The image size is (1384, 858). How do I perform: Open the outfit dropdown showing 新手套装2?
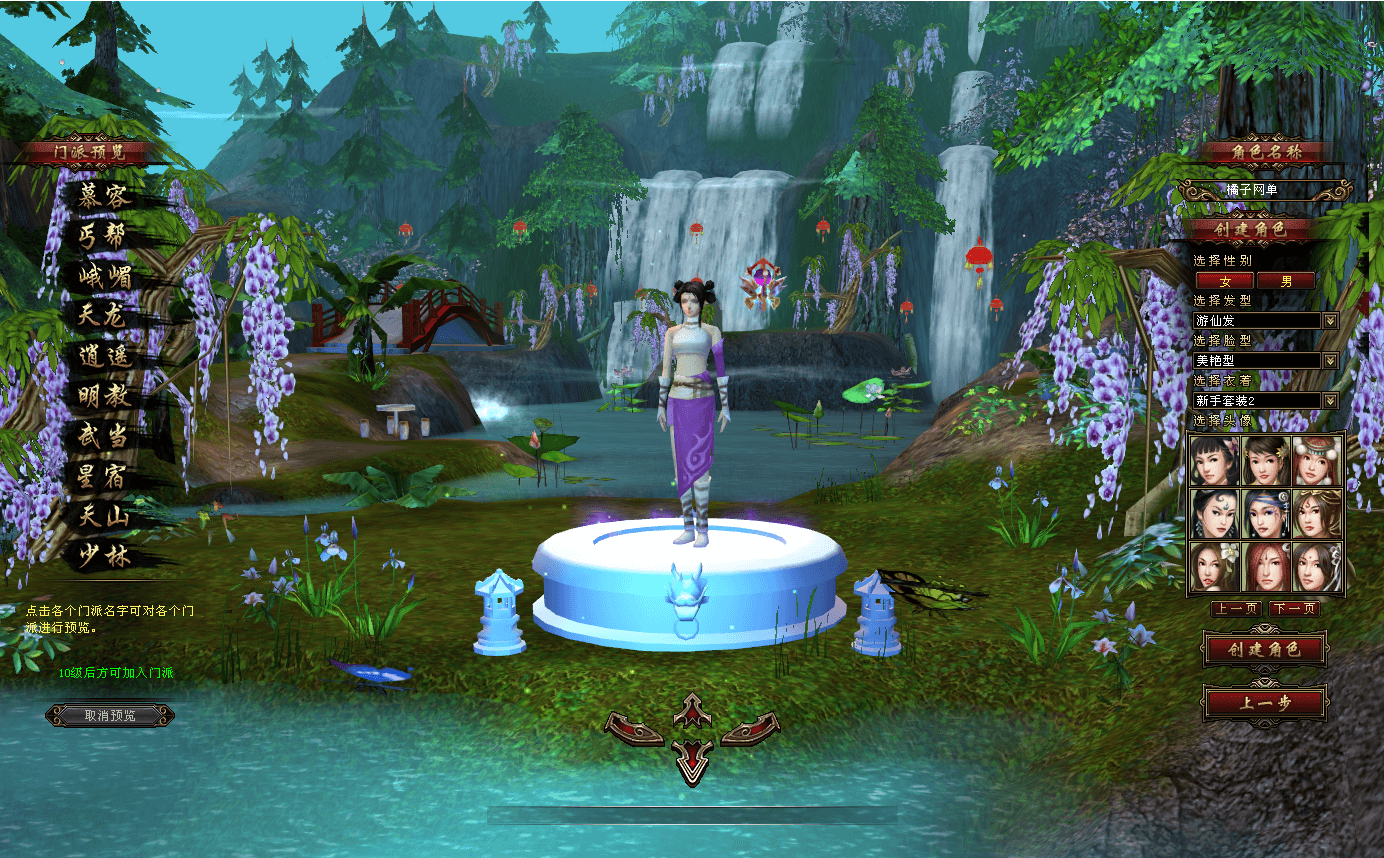[x=1330, y=401]
